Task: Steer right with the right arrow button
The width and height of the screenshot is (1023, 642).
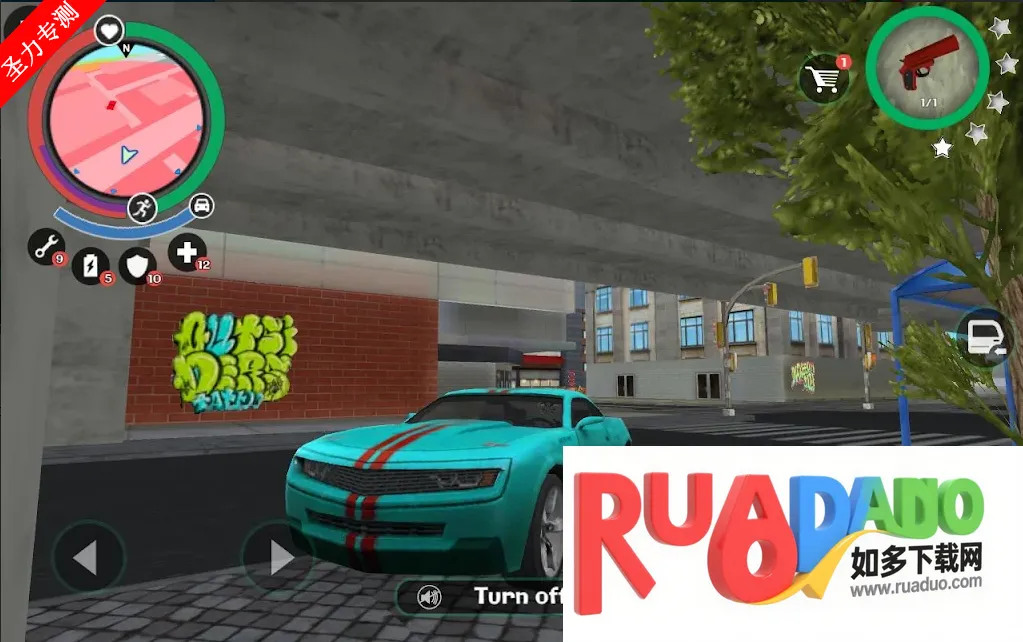Action: pos(278,557)
